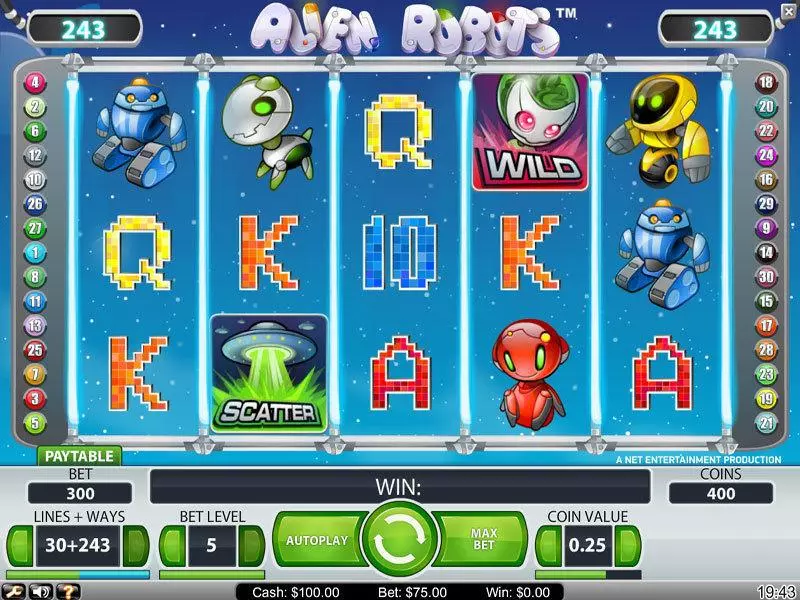The image size is (800, 600).
Task: Raise the Bet Level
Action: pos(252,546)
